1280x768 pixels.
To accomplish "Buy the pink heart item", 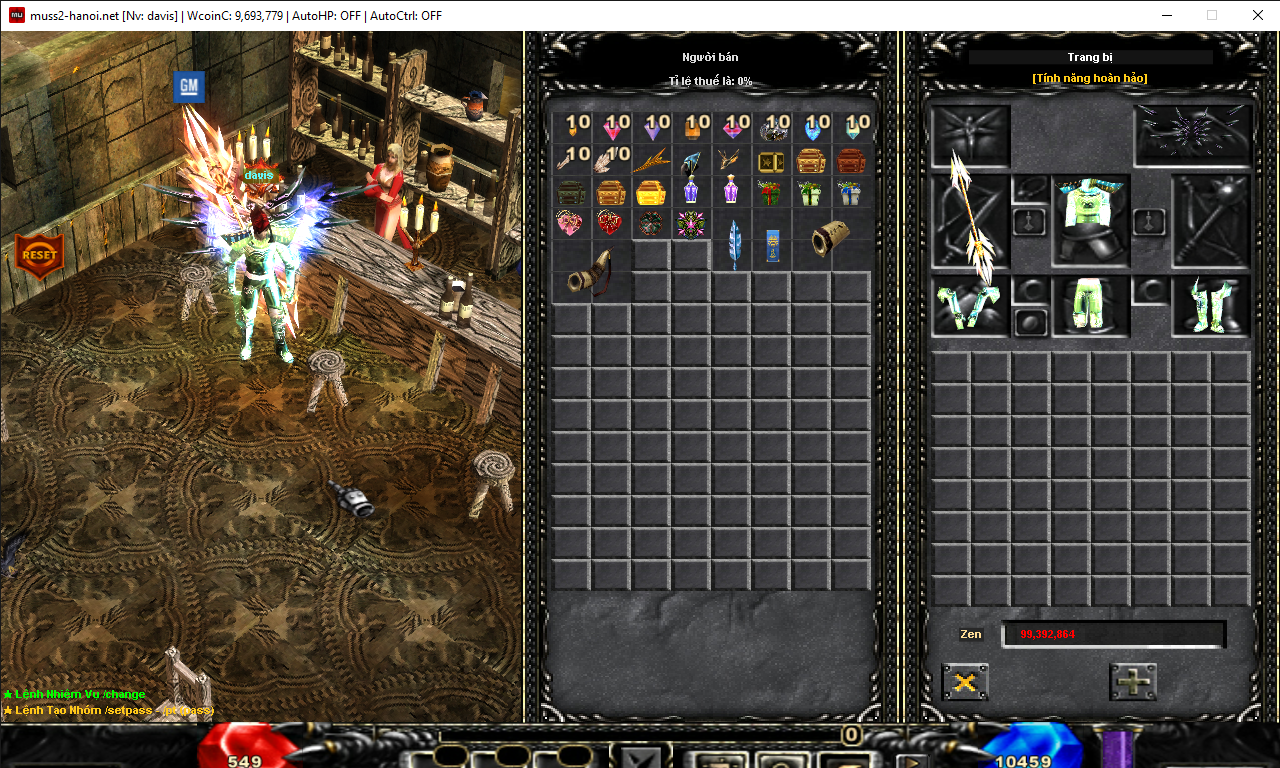I will click(570, 222).
